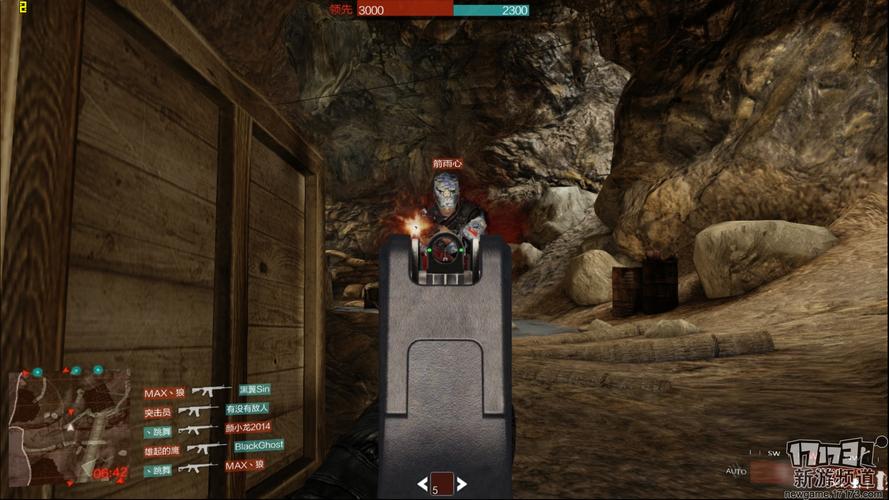This screenshot has height=500, width=889.
Task: Select the left arrow beside the item slot
Action: (x=423, y=485)
